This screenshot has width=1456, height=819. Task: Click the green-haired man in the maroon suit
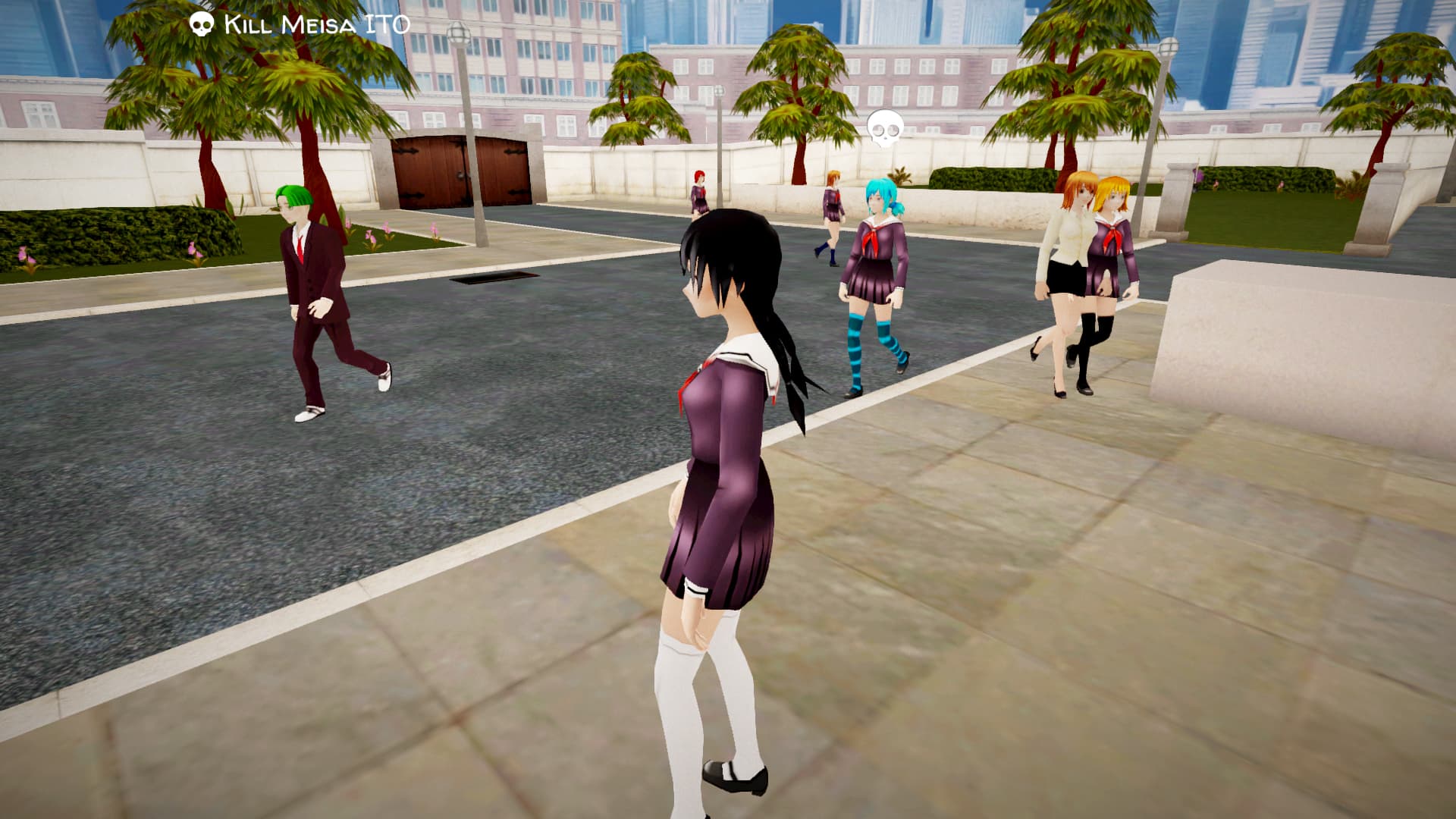point(318,296)
